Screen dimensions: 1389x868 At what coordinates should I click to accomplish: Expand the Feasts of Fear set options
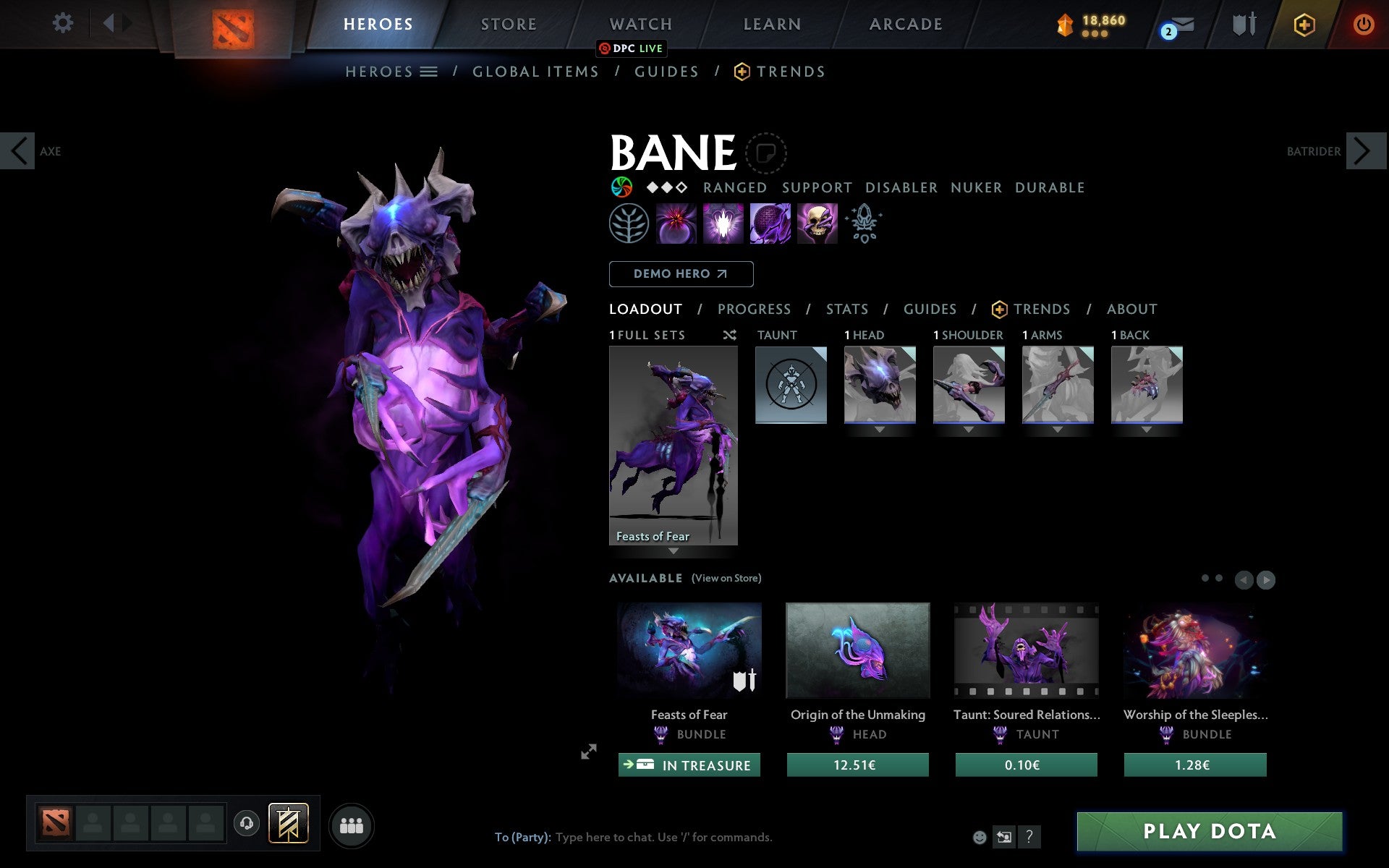tap(674, 551)
